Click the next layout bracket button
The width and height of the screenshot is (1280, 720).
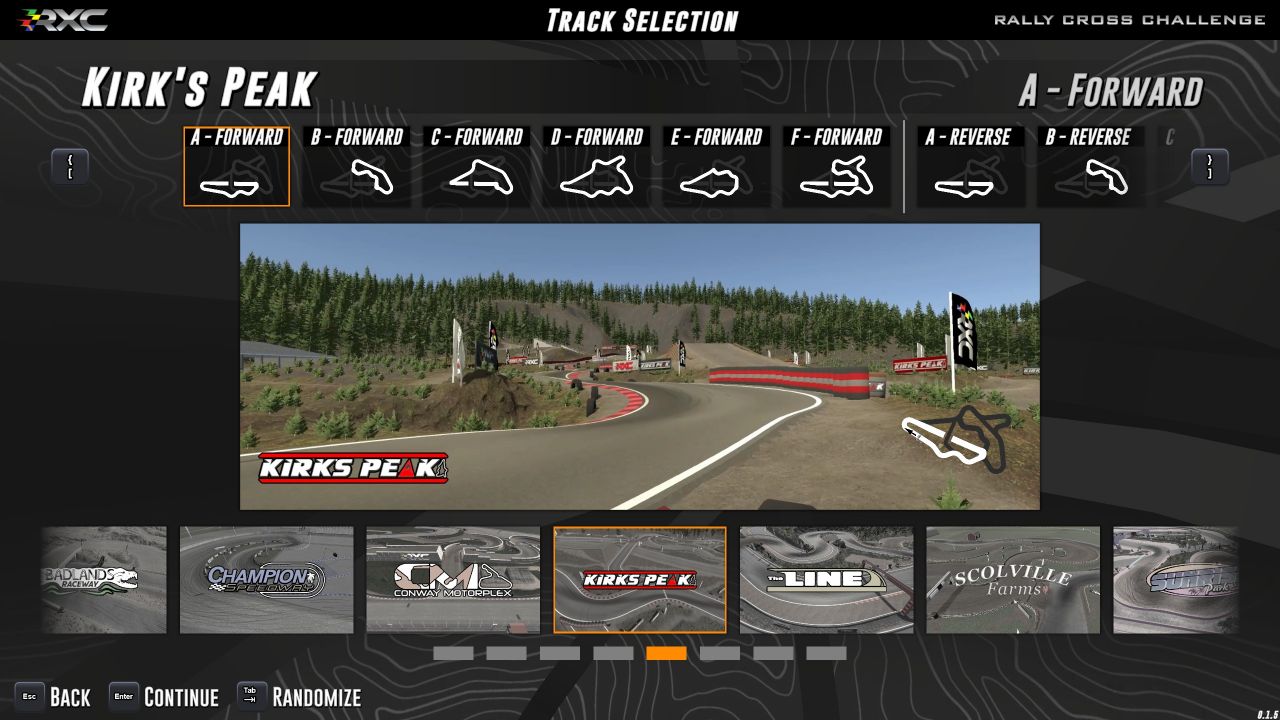coord(1210,167)
